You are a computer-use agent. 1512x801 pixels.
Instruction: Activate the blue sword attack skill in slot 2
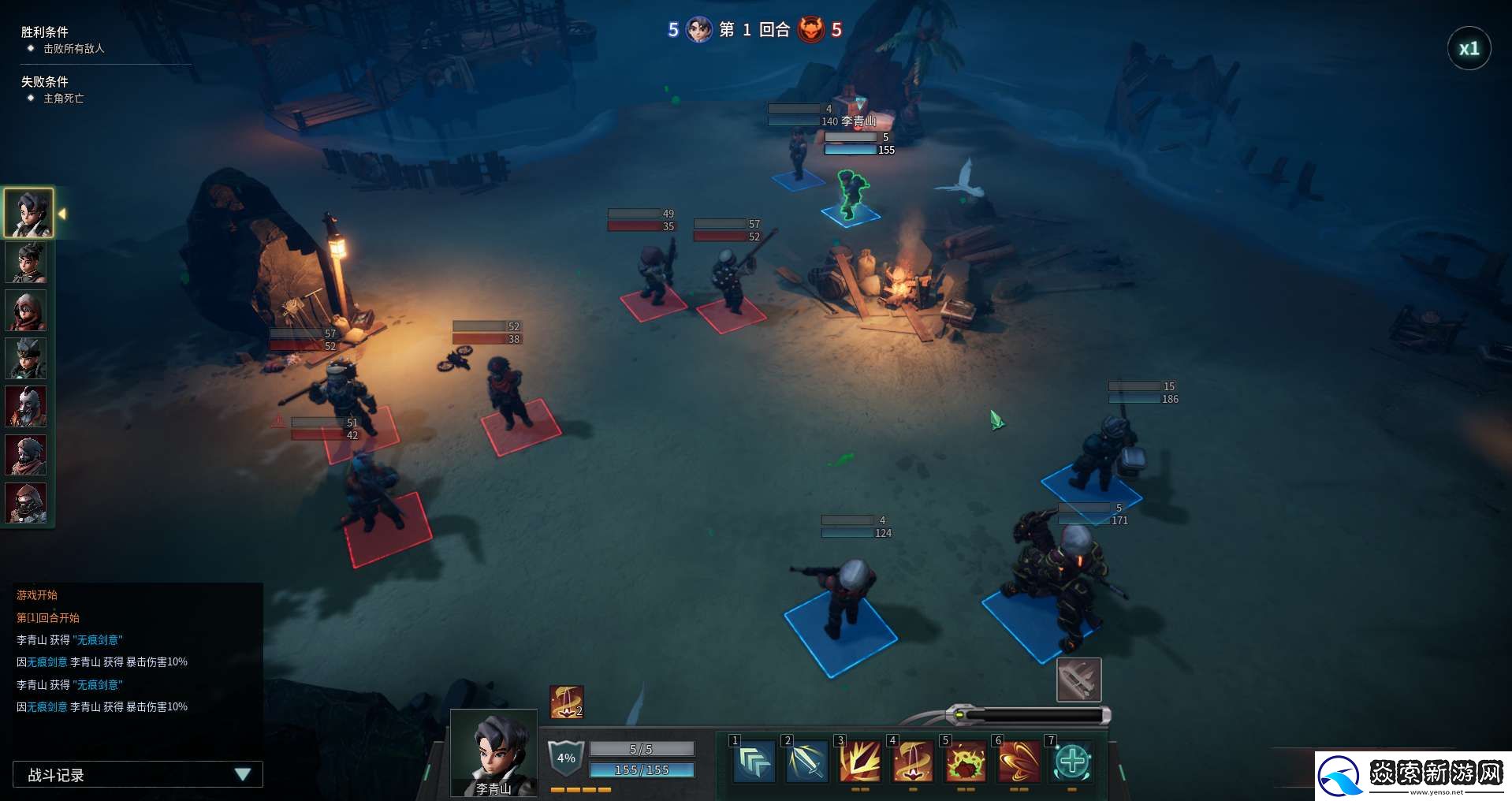click(x=806, y=762)
